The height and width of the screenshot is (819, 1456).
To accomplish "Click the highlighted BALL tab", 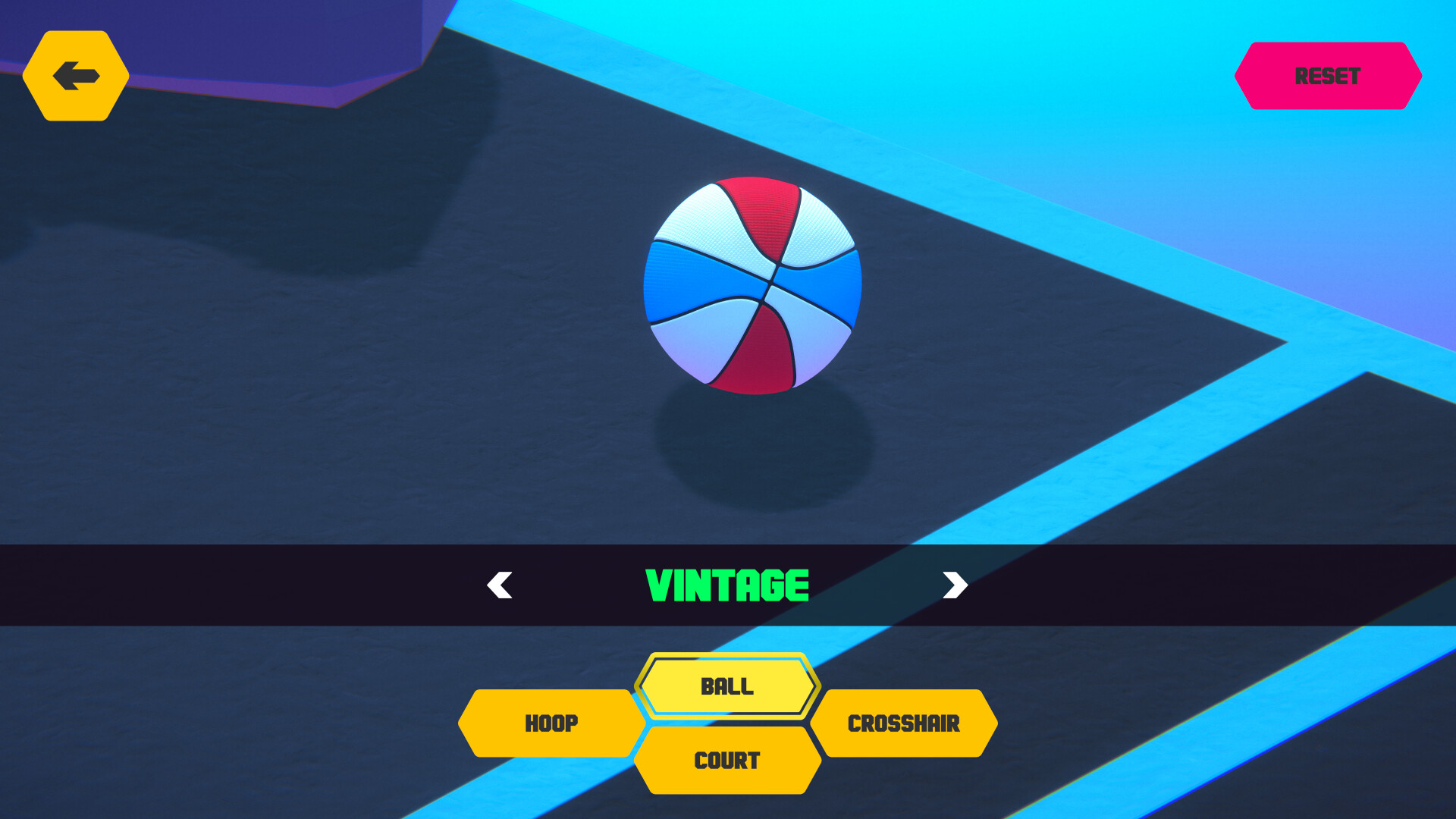I will coord(726,686).
